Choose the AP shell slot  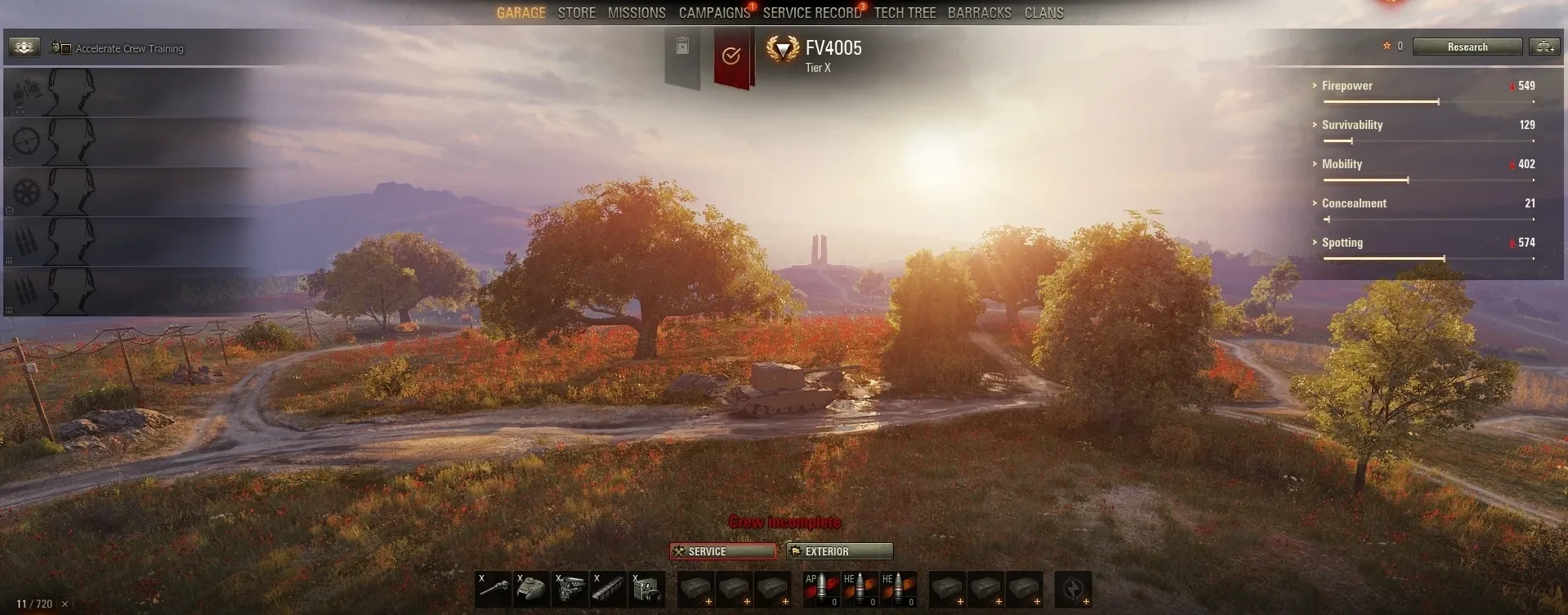821,589
